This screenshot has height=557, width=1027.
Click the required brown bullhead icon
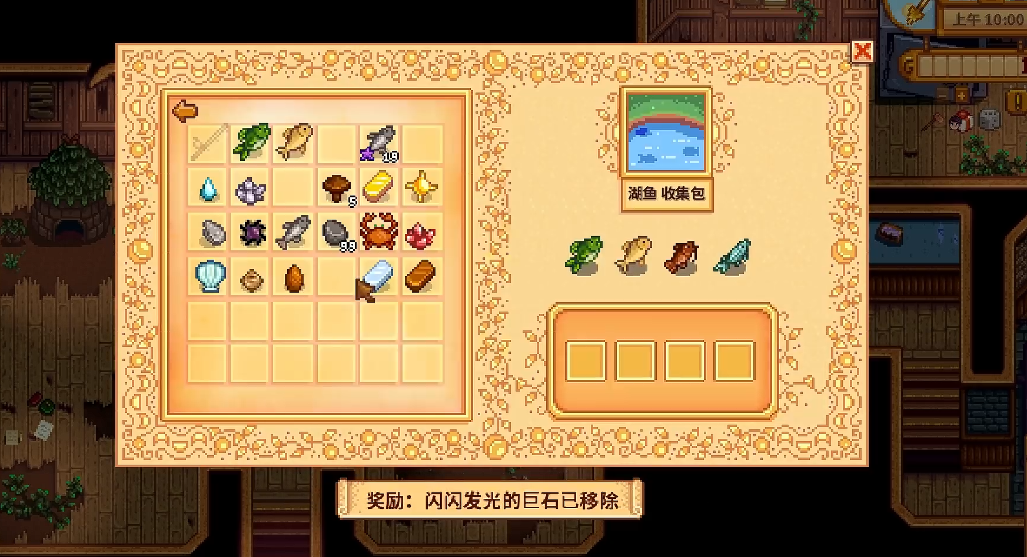click(684, 256)
